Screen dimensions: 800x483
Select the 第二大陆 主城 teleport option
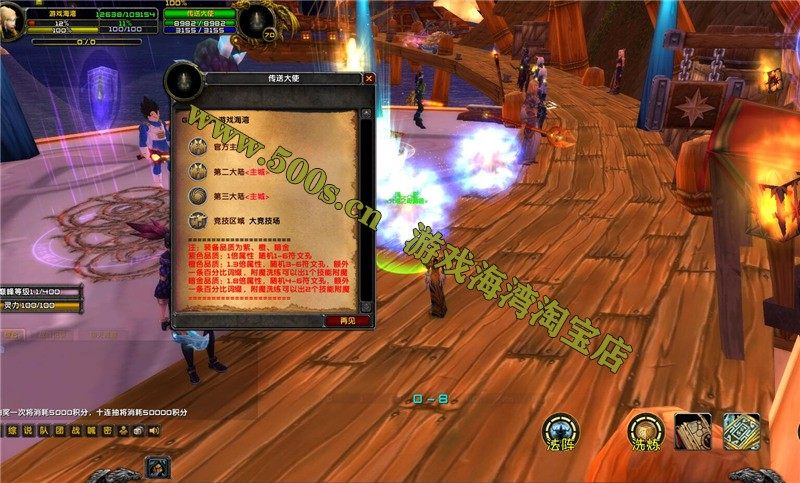[x=236, y=171]
